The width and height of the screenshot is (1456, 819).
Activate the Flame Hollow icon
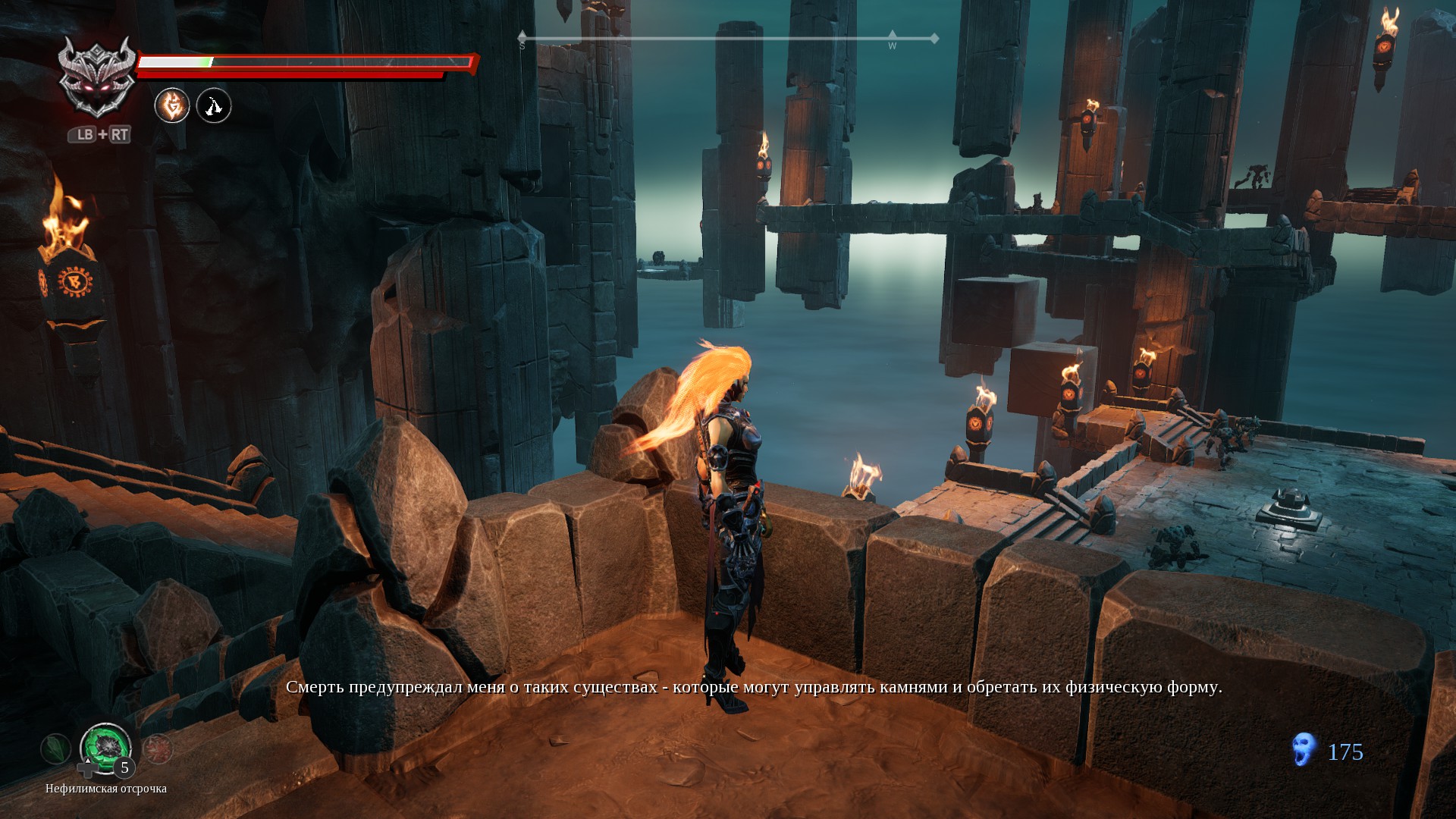pyautogui.click(x=172, y=105)
